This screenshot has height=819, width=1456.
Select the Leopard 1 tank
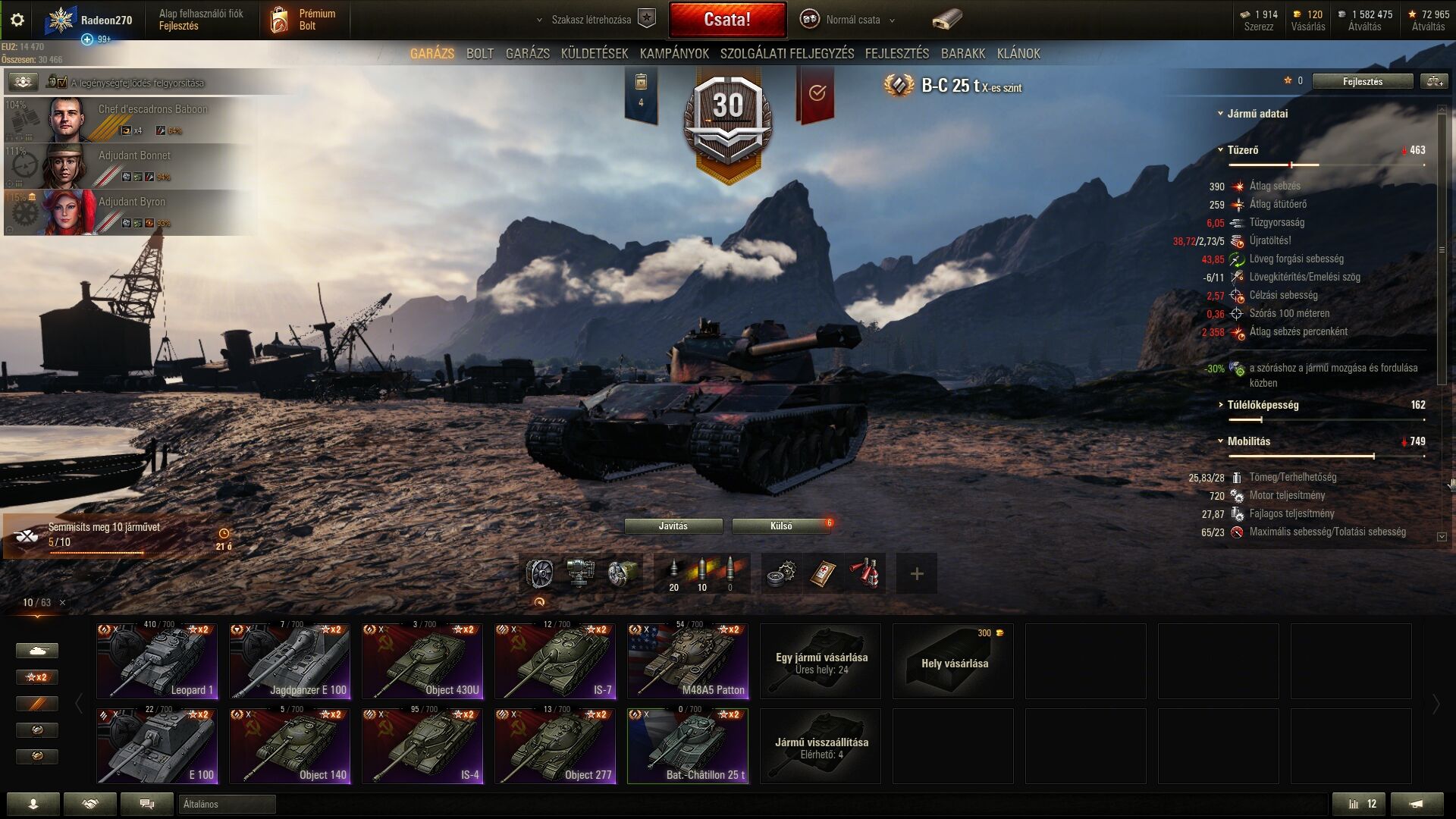coord(157,661)
